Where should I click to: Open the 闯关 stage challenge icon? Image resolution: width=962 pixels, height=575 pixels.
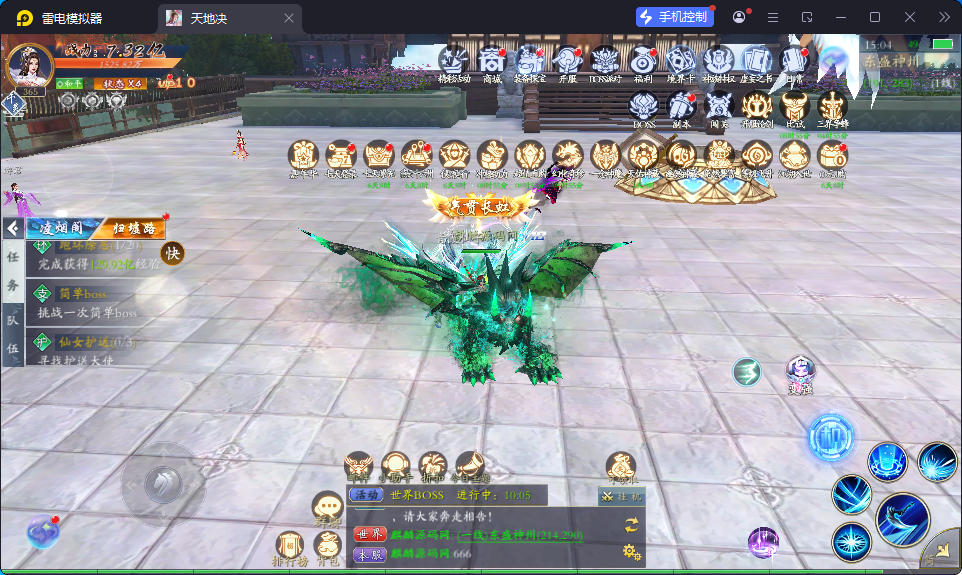click(x=720, y=106)
